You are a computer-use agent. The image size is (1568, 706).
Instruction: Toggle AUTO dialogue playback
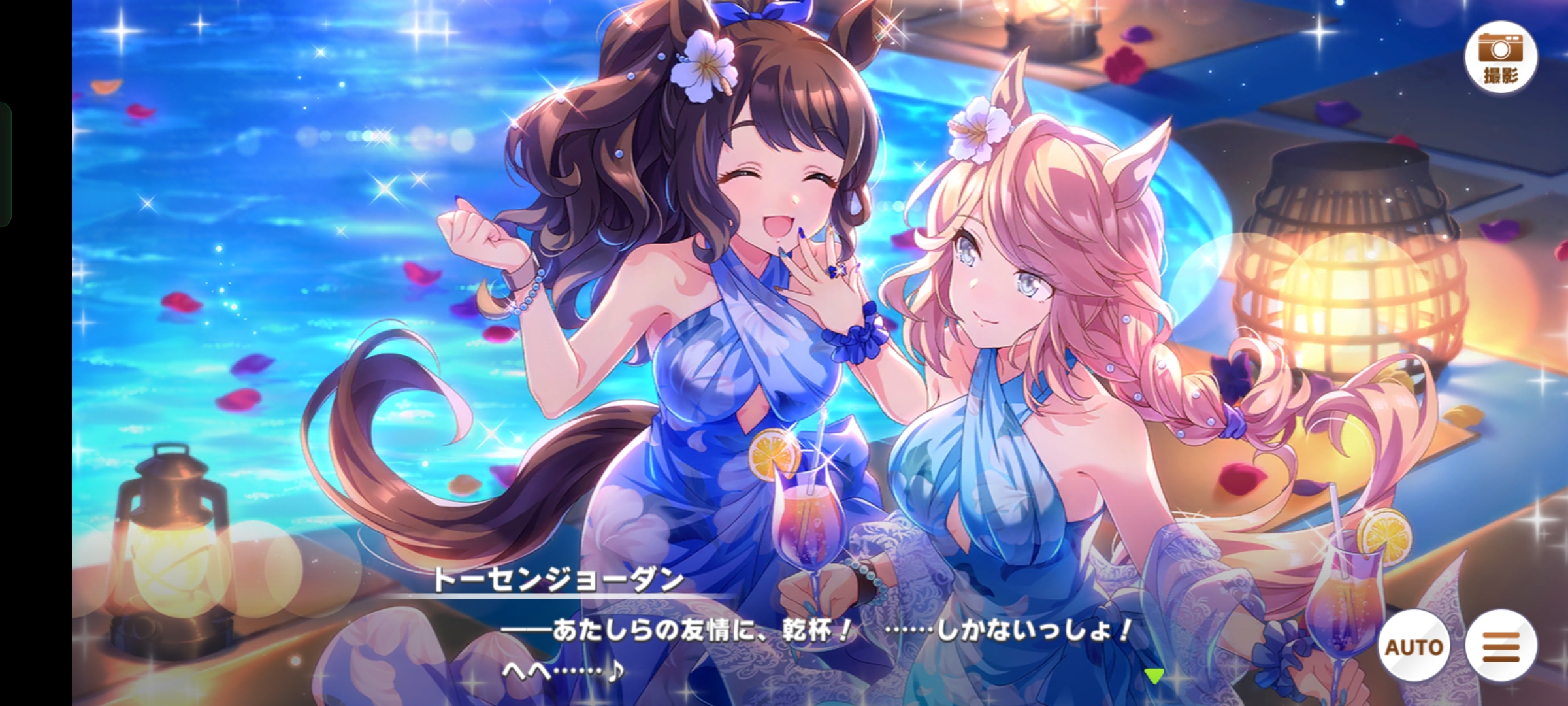tap(1414, 646)
